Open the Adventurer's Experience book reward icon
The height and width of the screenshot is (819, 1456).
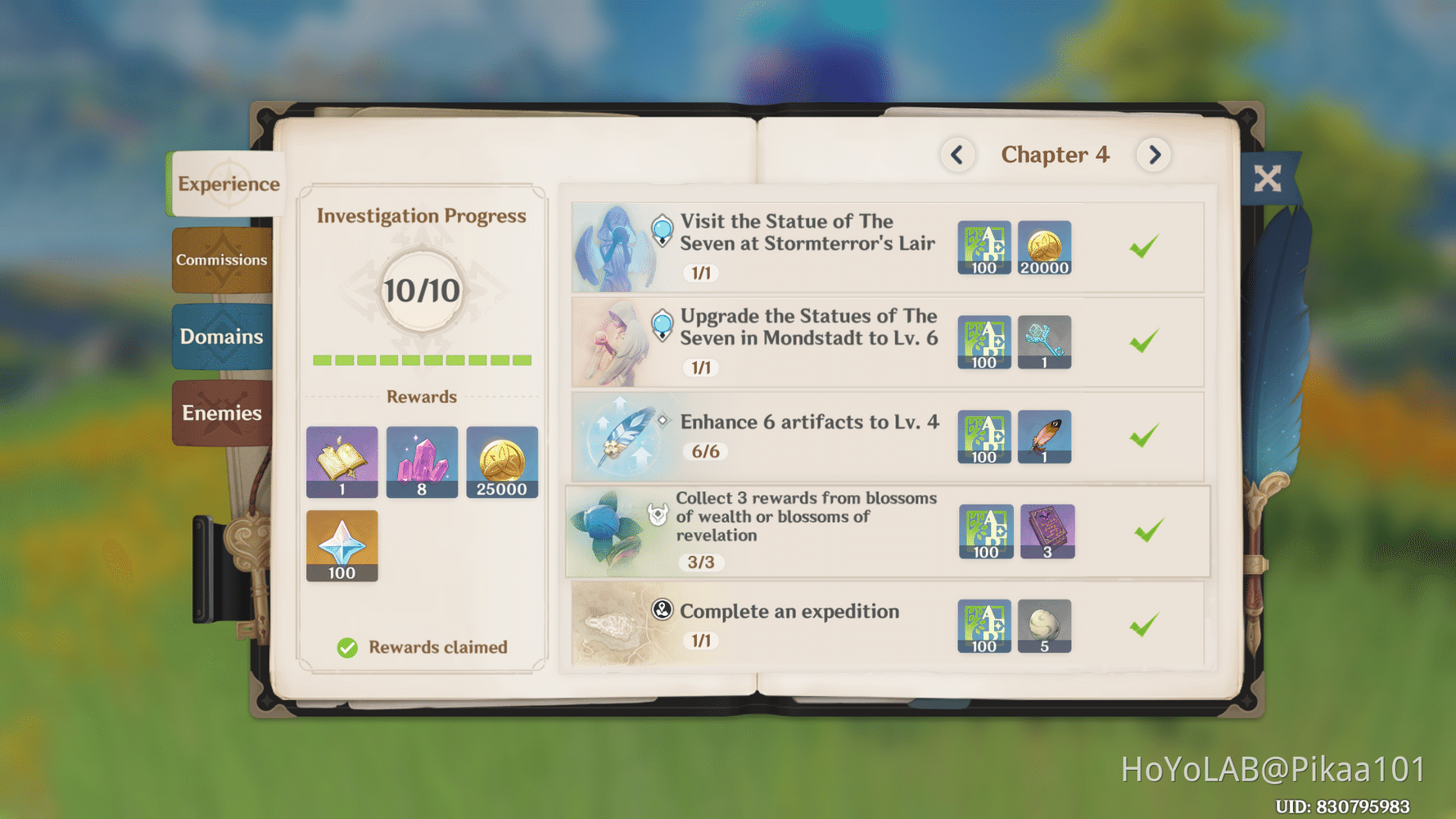click(x=341, y=461)
